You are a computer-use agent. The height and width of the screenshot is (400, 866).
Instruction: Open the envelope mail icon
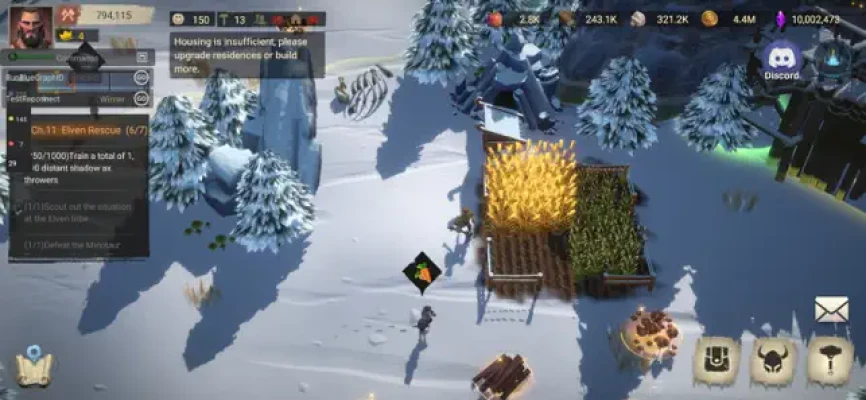[831, 310]
